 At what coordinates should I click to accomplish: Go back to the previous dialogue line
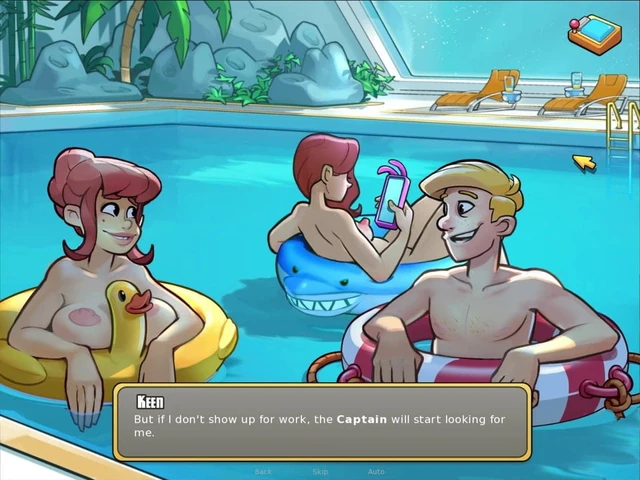coord(263,471)
